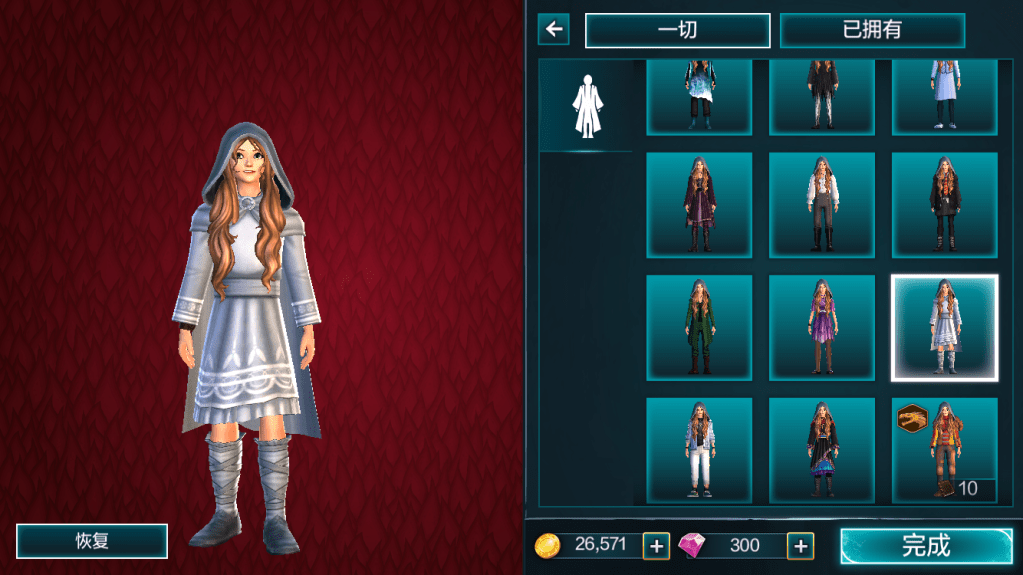Choose the white trousers outfit

click(698, 450)
